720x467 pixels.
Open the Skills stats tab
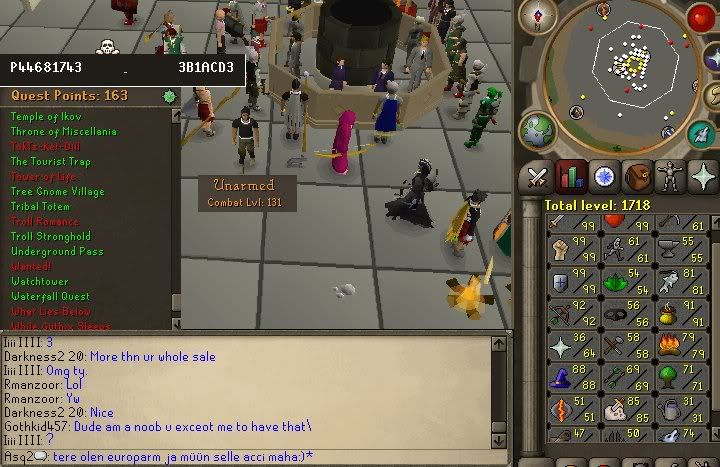coord(571,176)
